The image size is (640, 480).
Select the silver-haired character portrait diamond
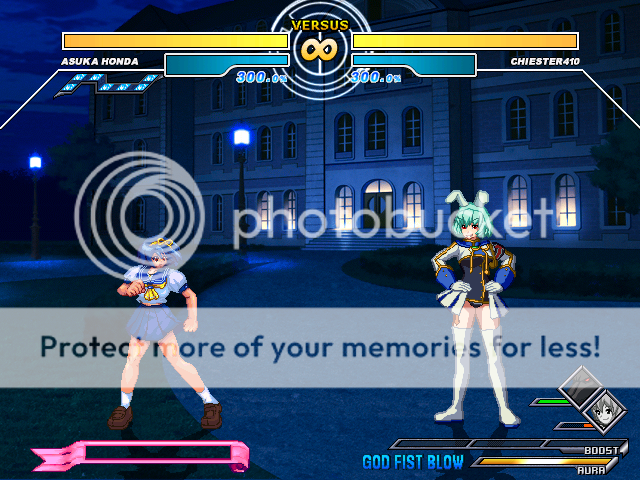pos(605,410)
